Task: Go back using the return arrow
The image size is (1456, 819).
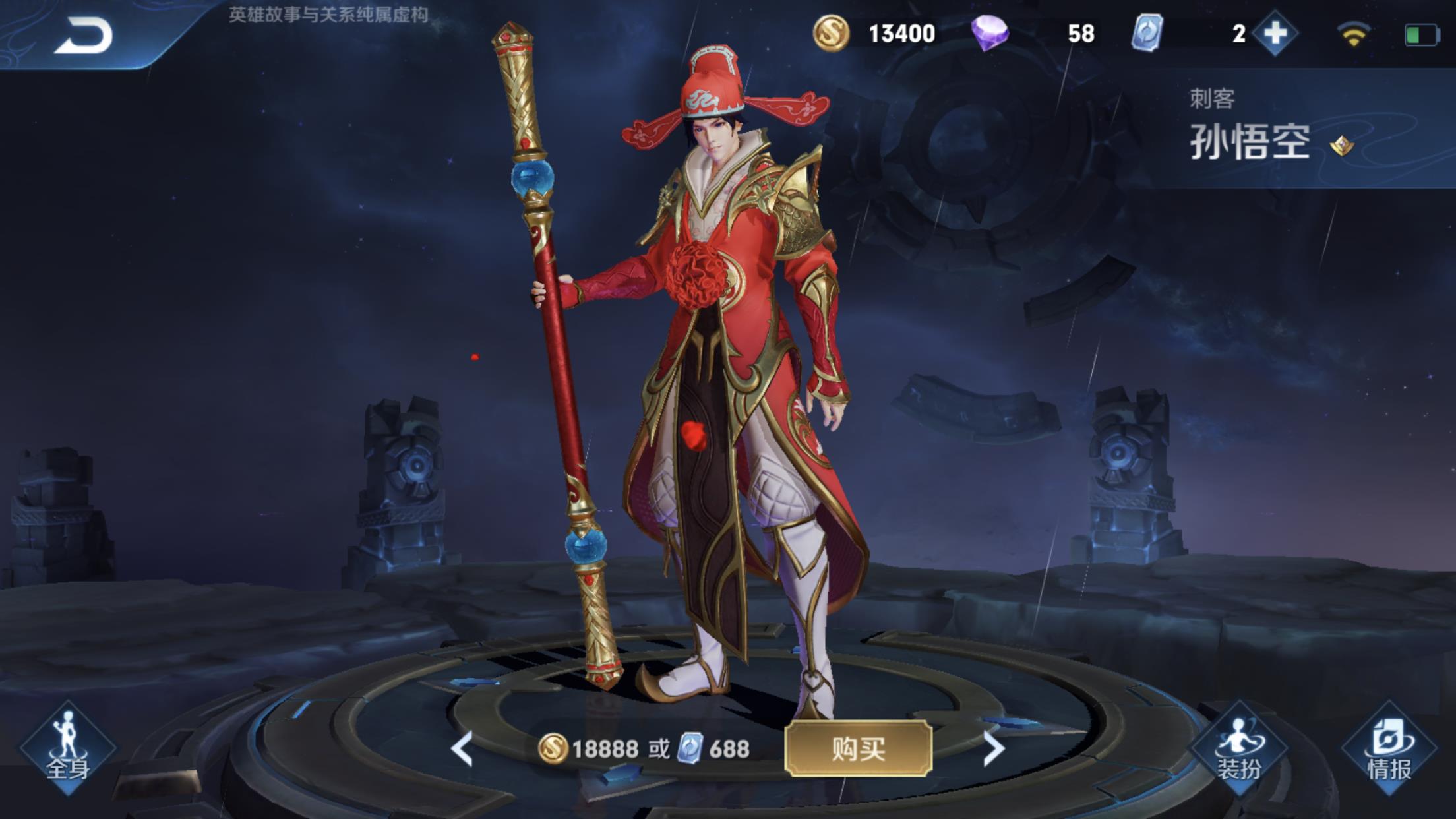Action: [84, 36]
